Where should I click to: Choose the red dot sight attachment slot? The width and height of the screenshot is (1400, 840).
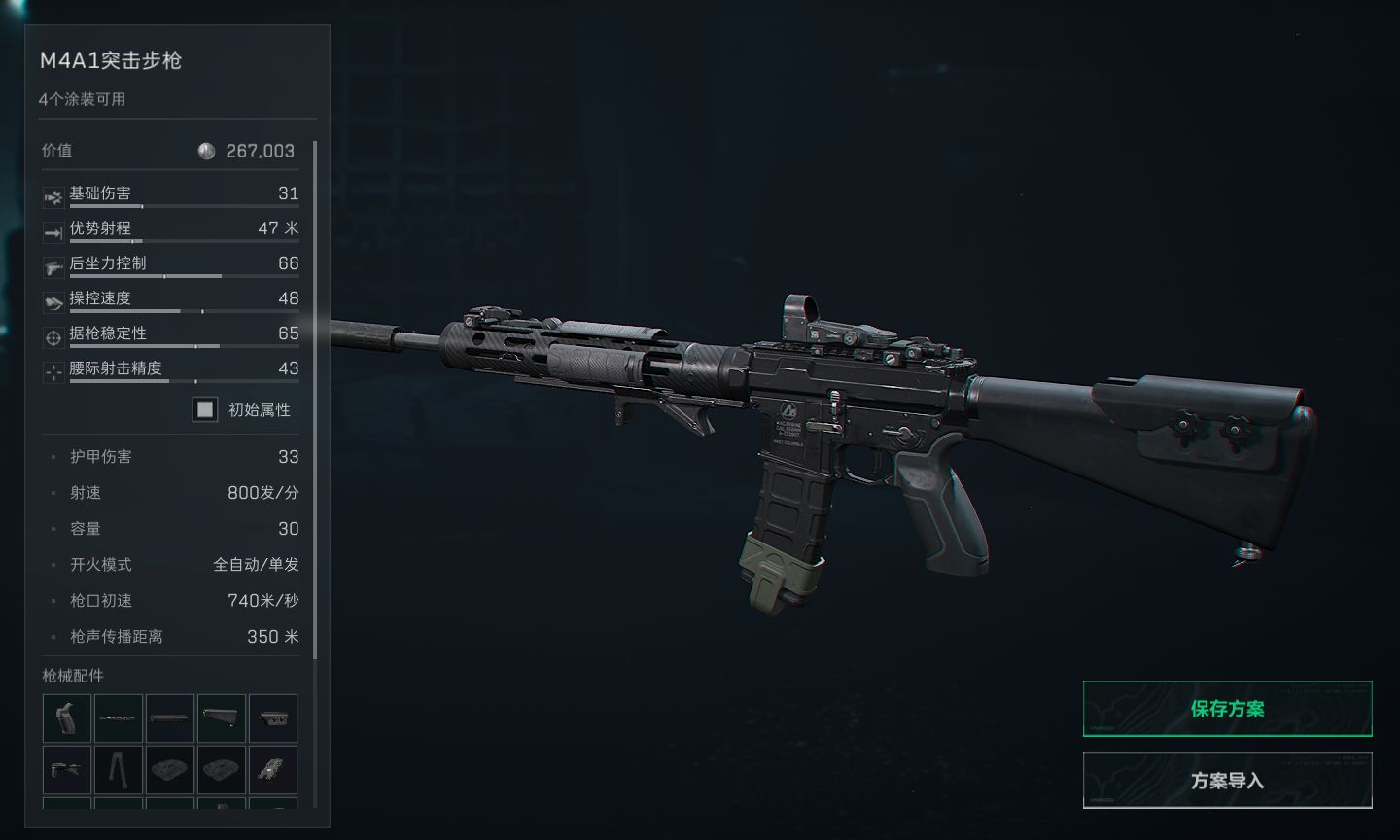pos(273,770)
